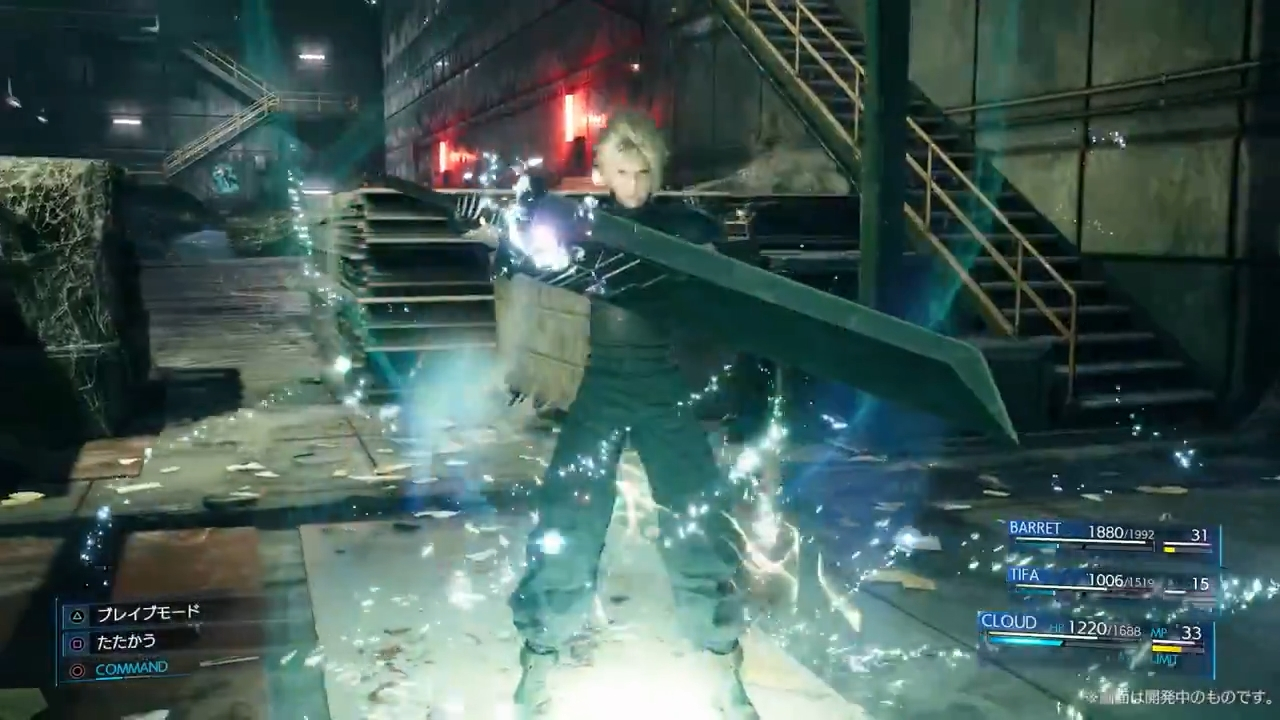Click the Circle button icon beside COMMAND
This screenshot has height=720, width=1280.
77,668
